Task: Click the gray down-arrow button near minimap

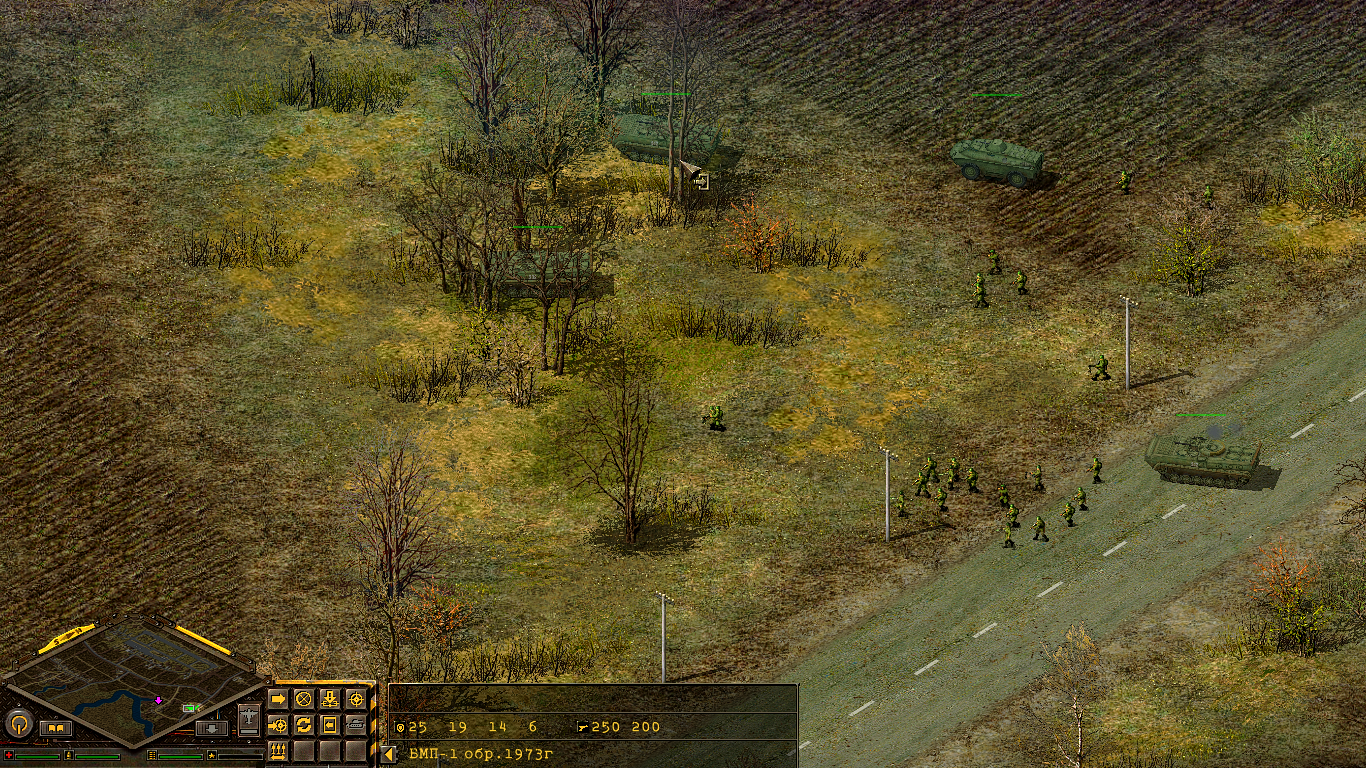Action: coord(211,729)
